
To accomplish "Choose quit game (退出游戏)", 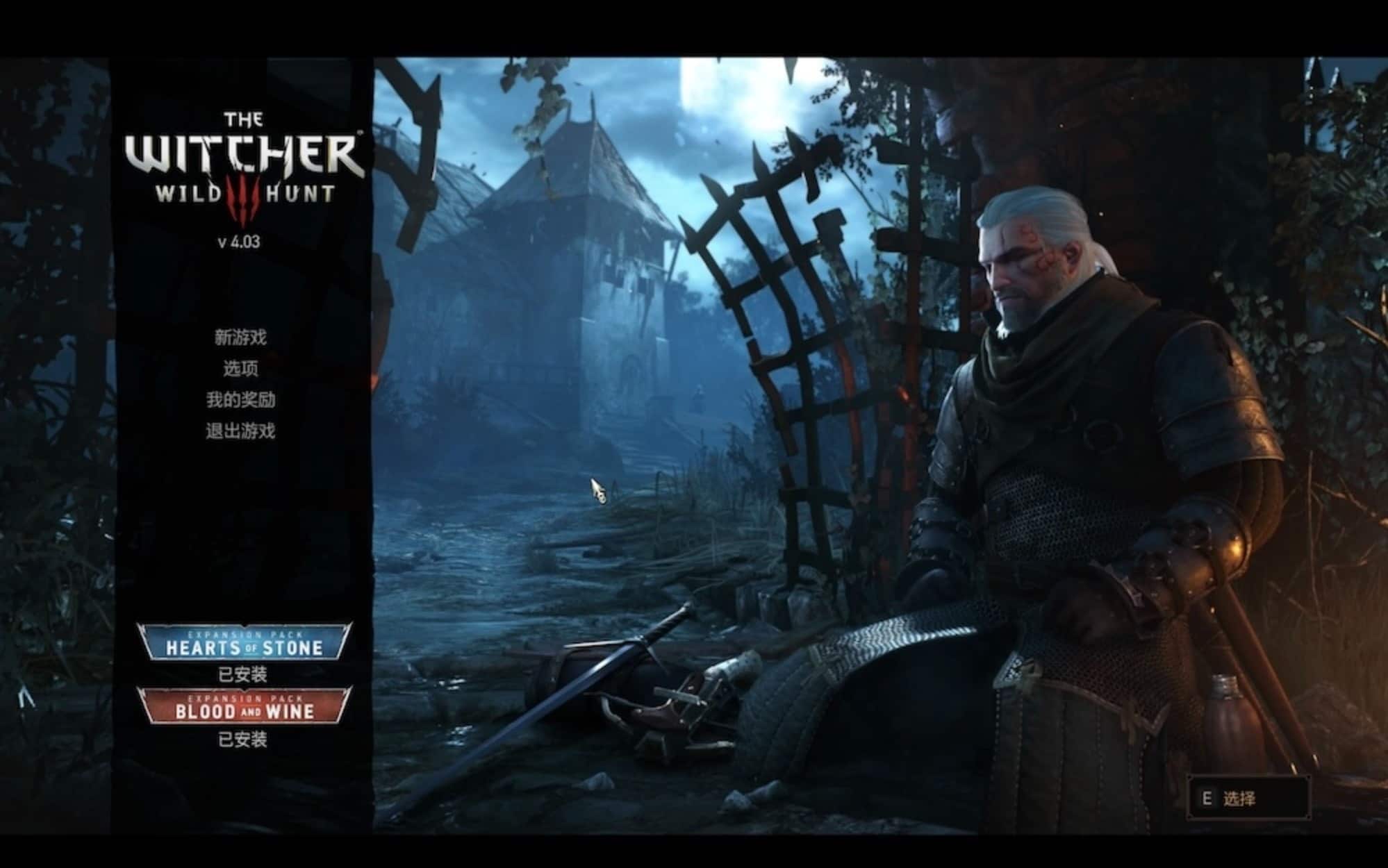I will (x=240, y=431).
